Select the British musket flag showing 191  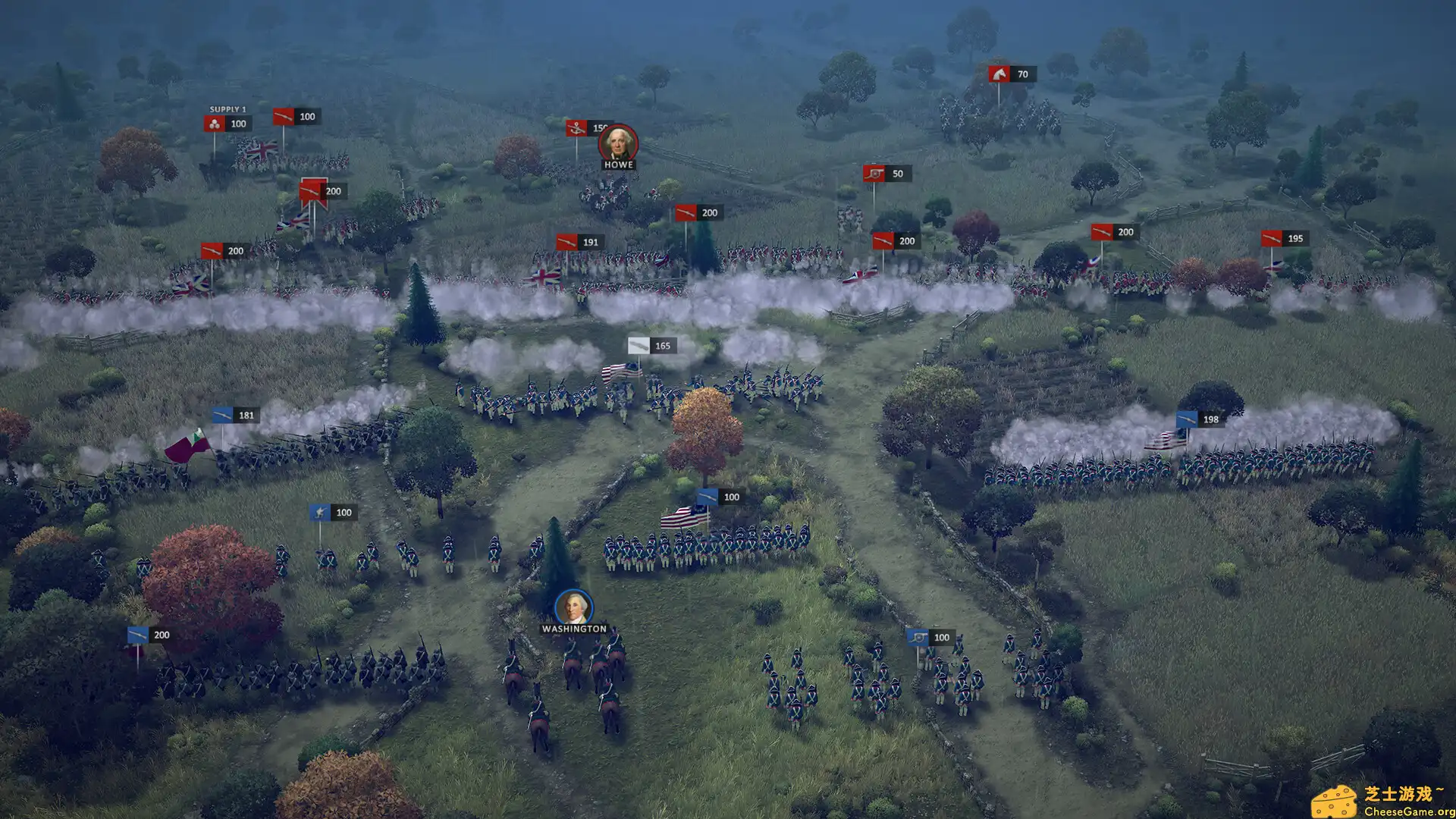565,242
